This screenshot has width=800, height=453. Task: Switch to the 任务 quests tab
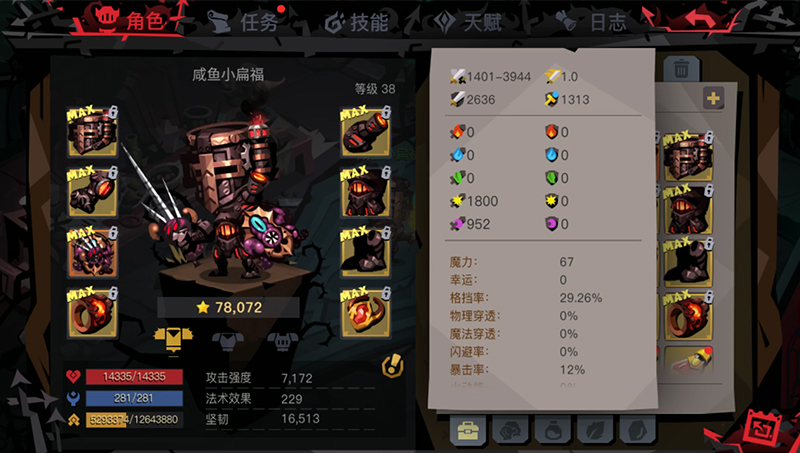[x=243, y=21]
